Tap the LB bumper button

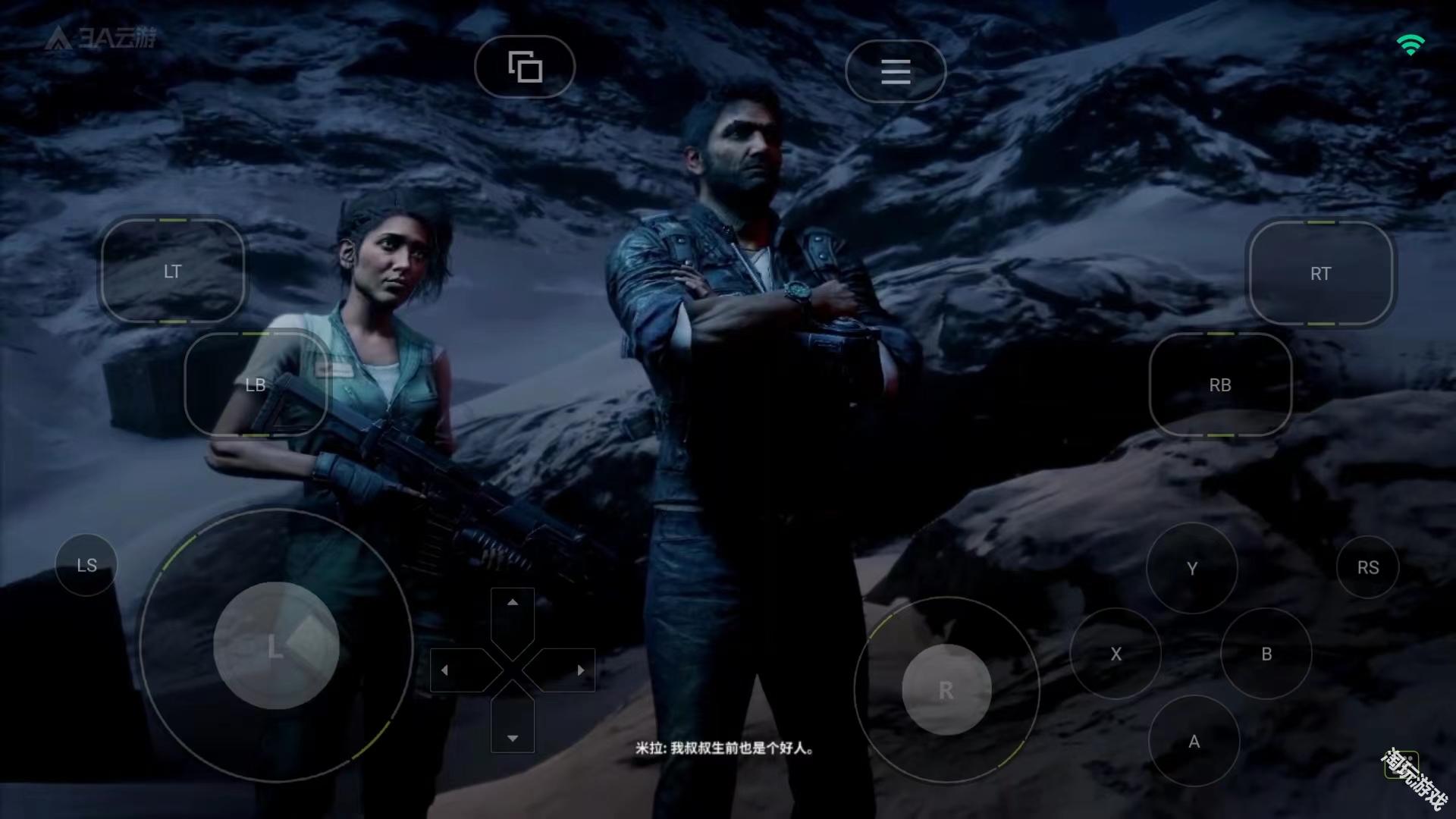(x=256, y=384)
